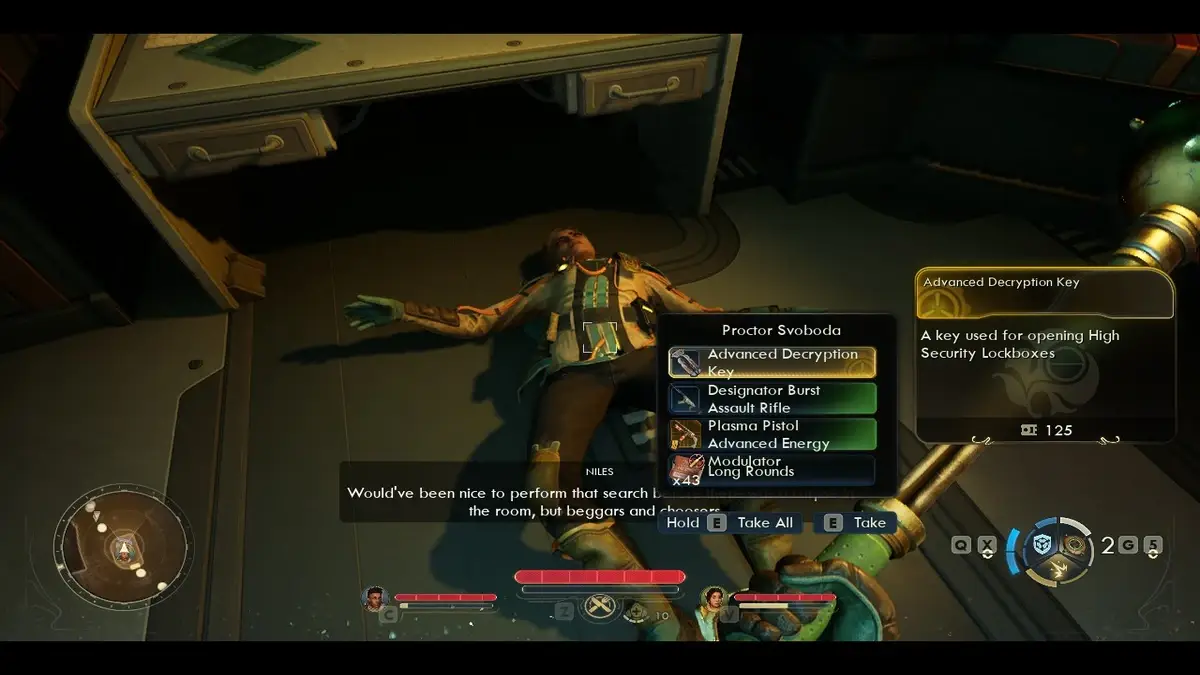The width and height of the screenshot is (1200, 675).
Task: Select the left companion portrait
Action: (x=375, y=599)
